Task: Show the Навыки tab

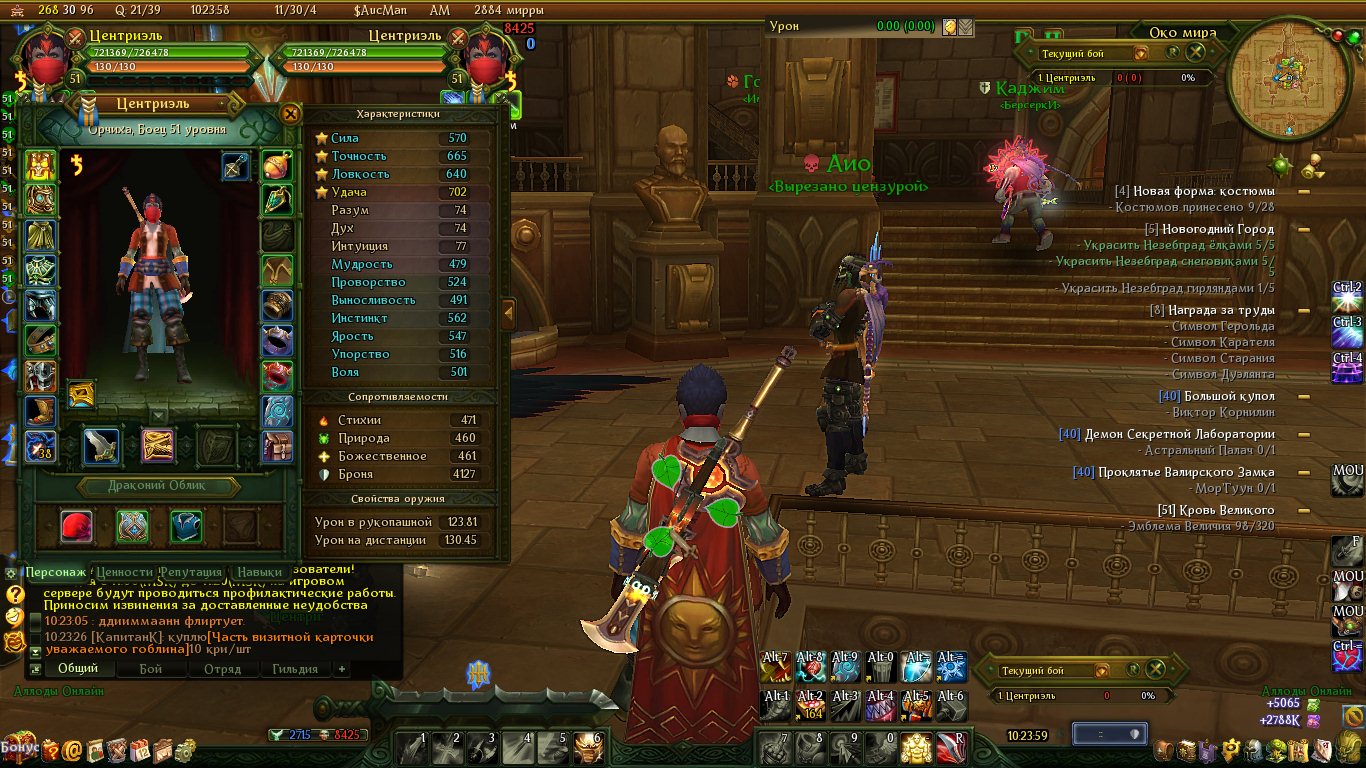Action: pyautogui.click(x=260, y=572)
